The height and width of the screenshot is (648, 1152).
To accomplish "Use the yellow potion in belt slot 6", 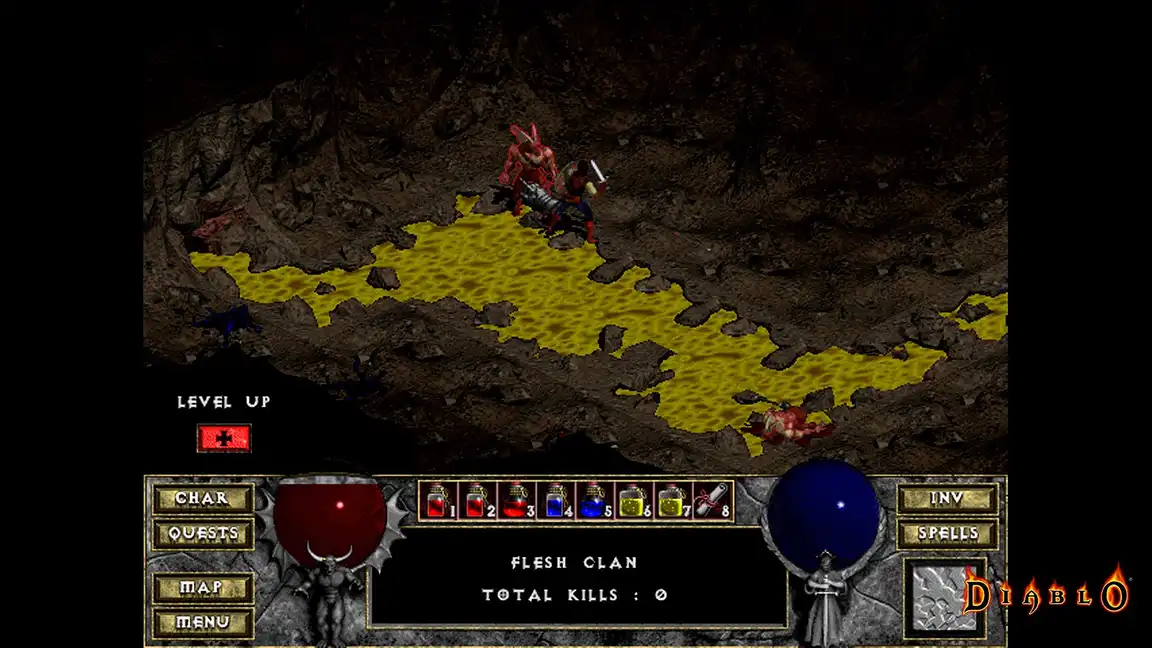I will [x=634, y=500].
